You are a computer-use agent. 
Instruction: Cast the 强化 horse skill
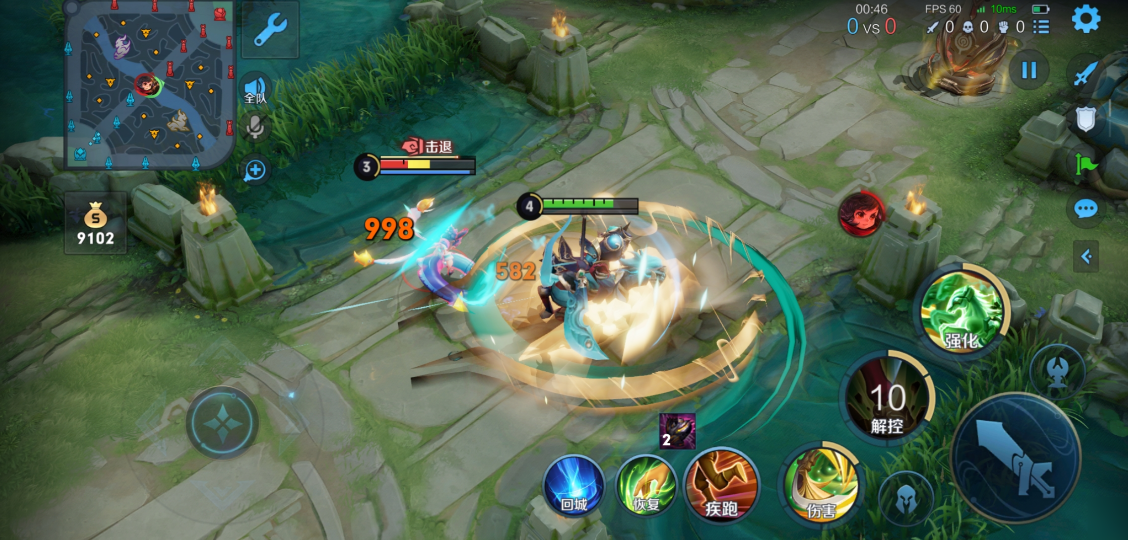[962, 312]
